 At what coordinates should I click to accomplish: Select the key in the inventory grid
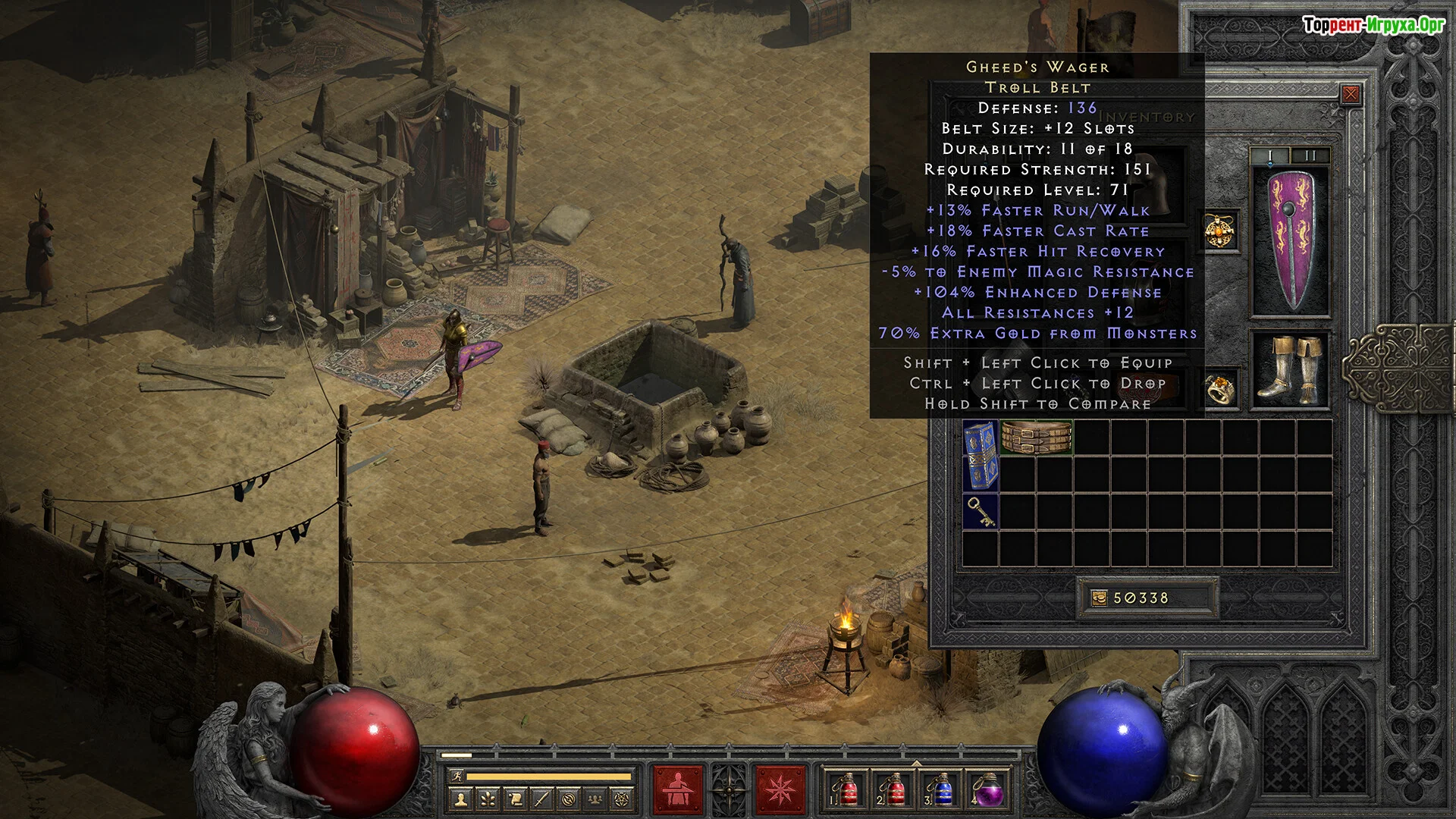980,512
